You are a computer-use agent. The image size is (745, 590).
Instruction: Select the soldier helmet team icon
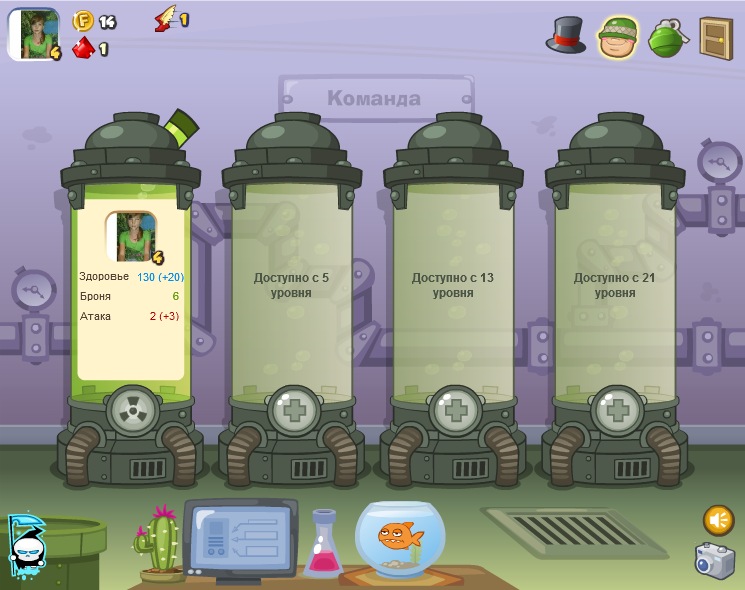(x=618, y=37)
